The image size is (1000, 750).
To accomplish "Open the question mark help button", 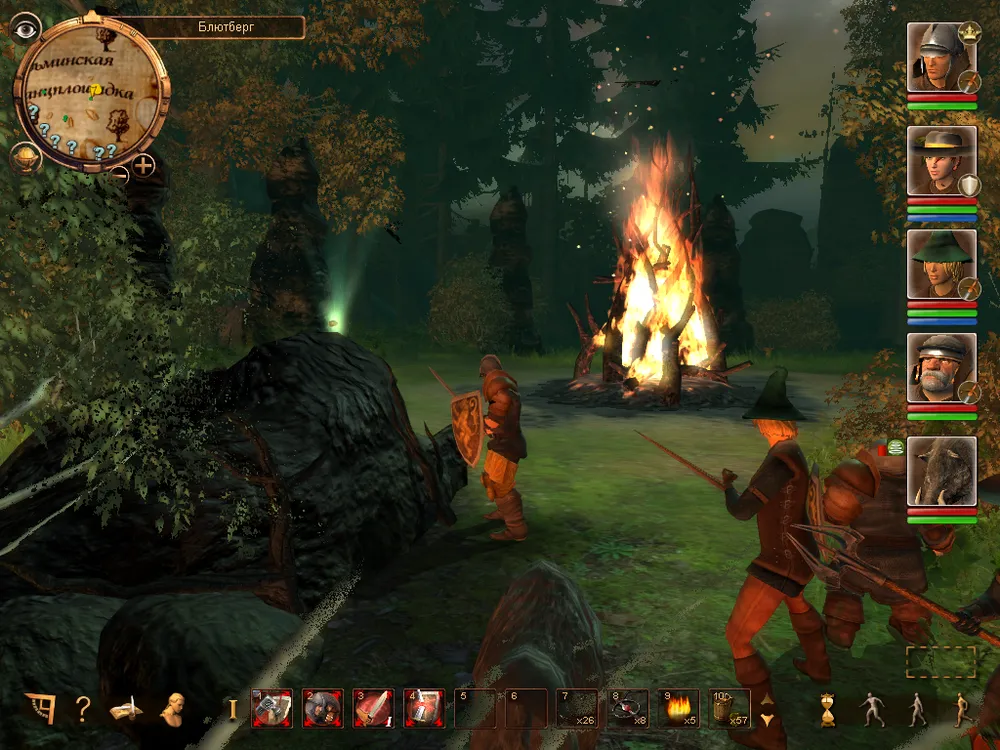I will [83, 709].
